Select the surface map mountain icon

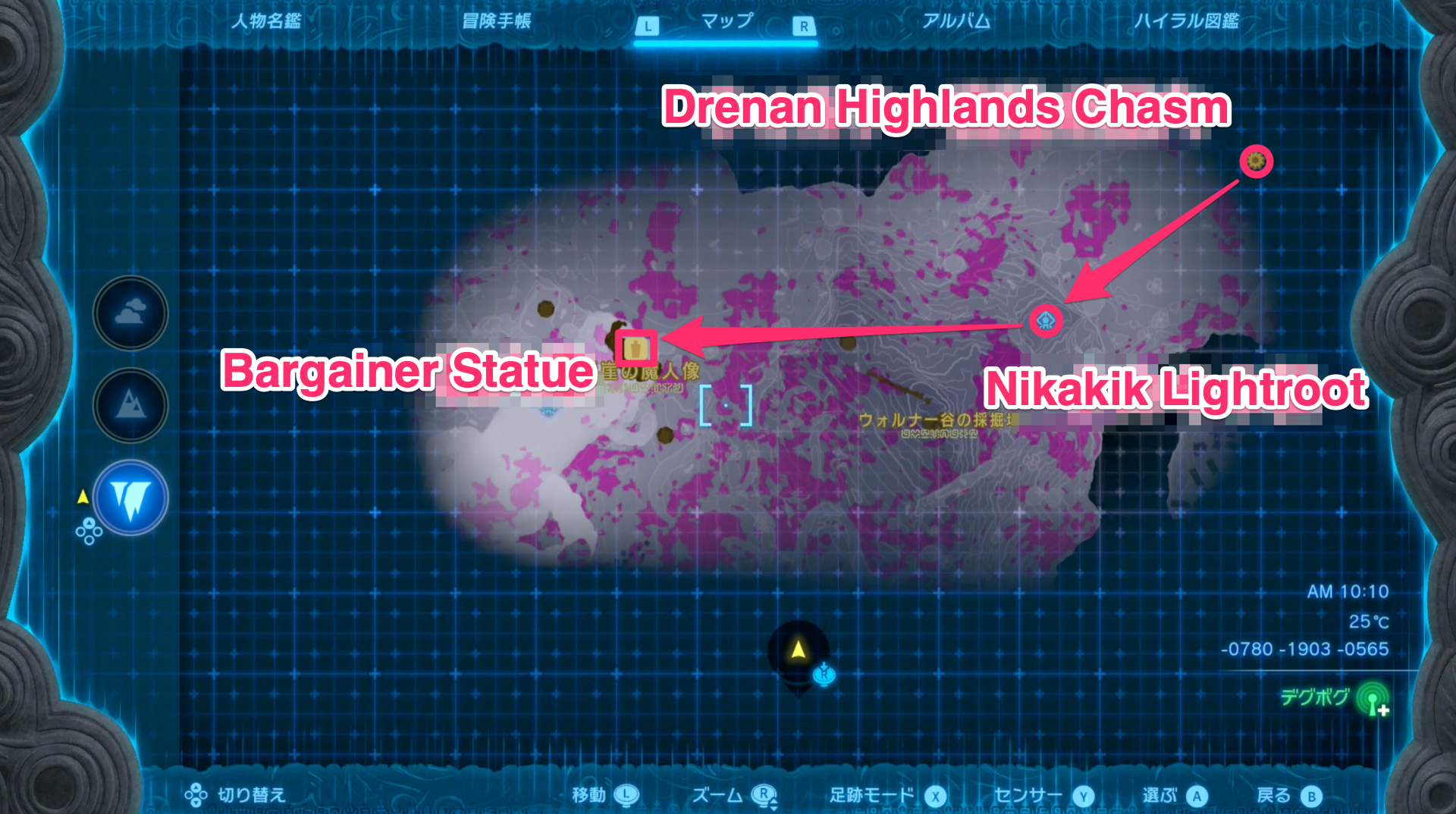point(130,406)
